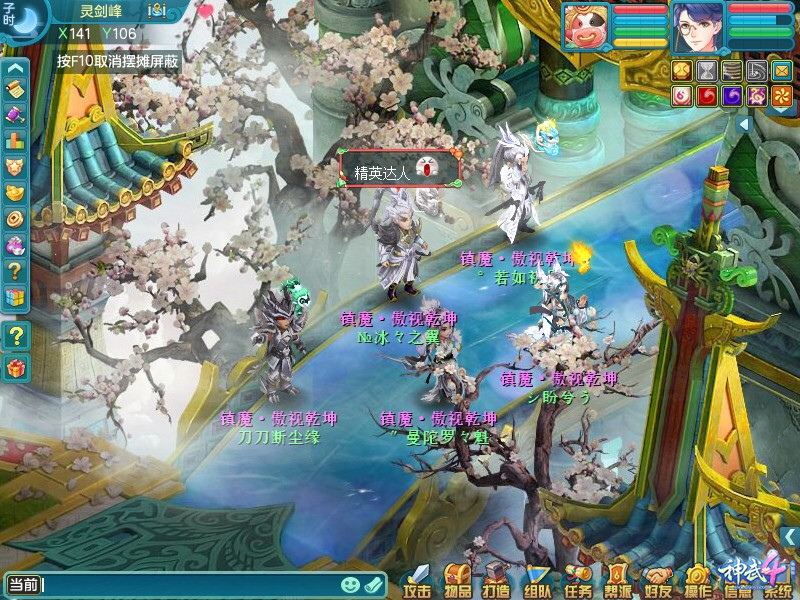Click the glasses-wearing player character portrait
This screenshot has height=600, width=800.
pos(697,25)
